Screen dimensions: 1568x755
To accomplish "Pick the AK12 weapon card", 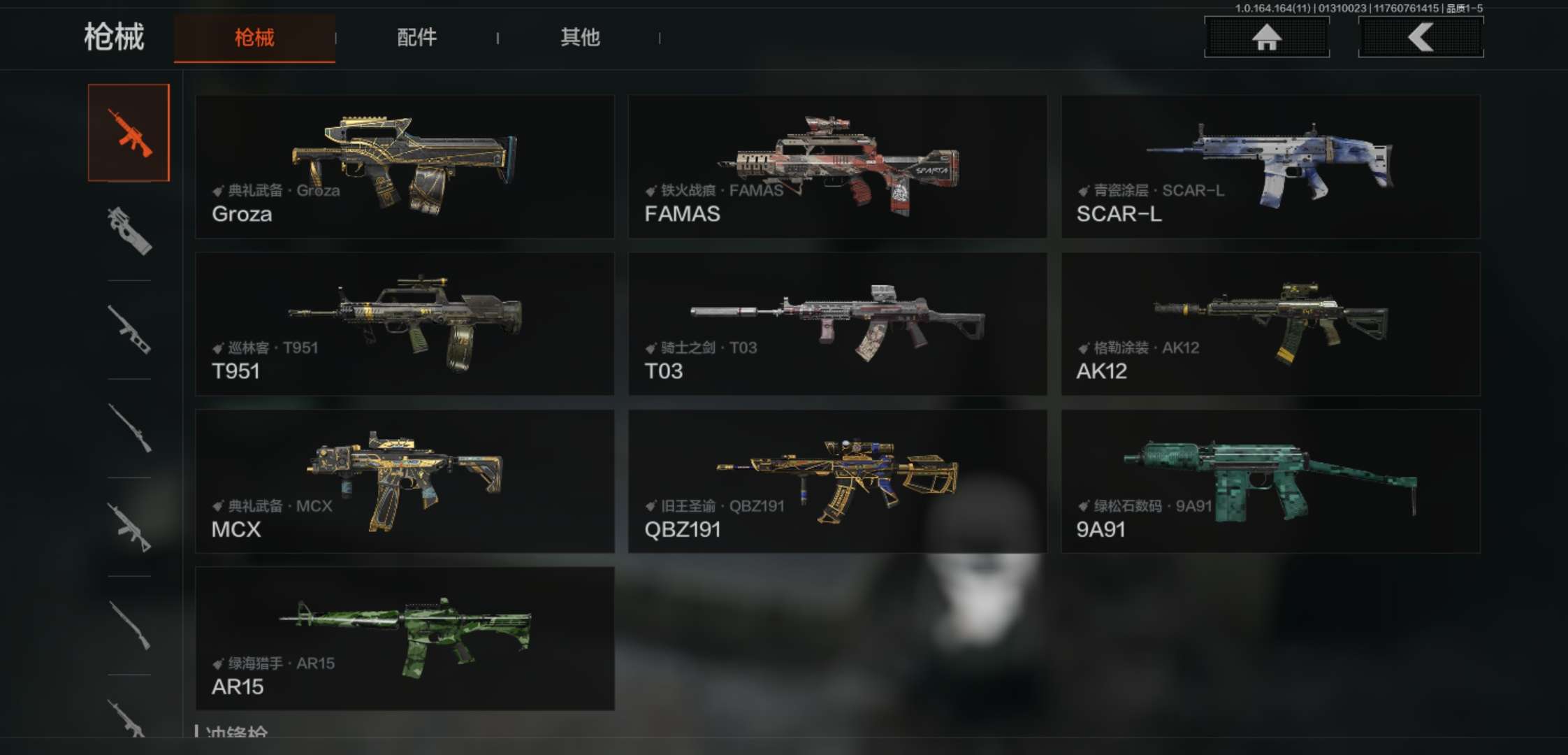I will (1270, 324).
